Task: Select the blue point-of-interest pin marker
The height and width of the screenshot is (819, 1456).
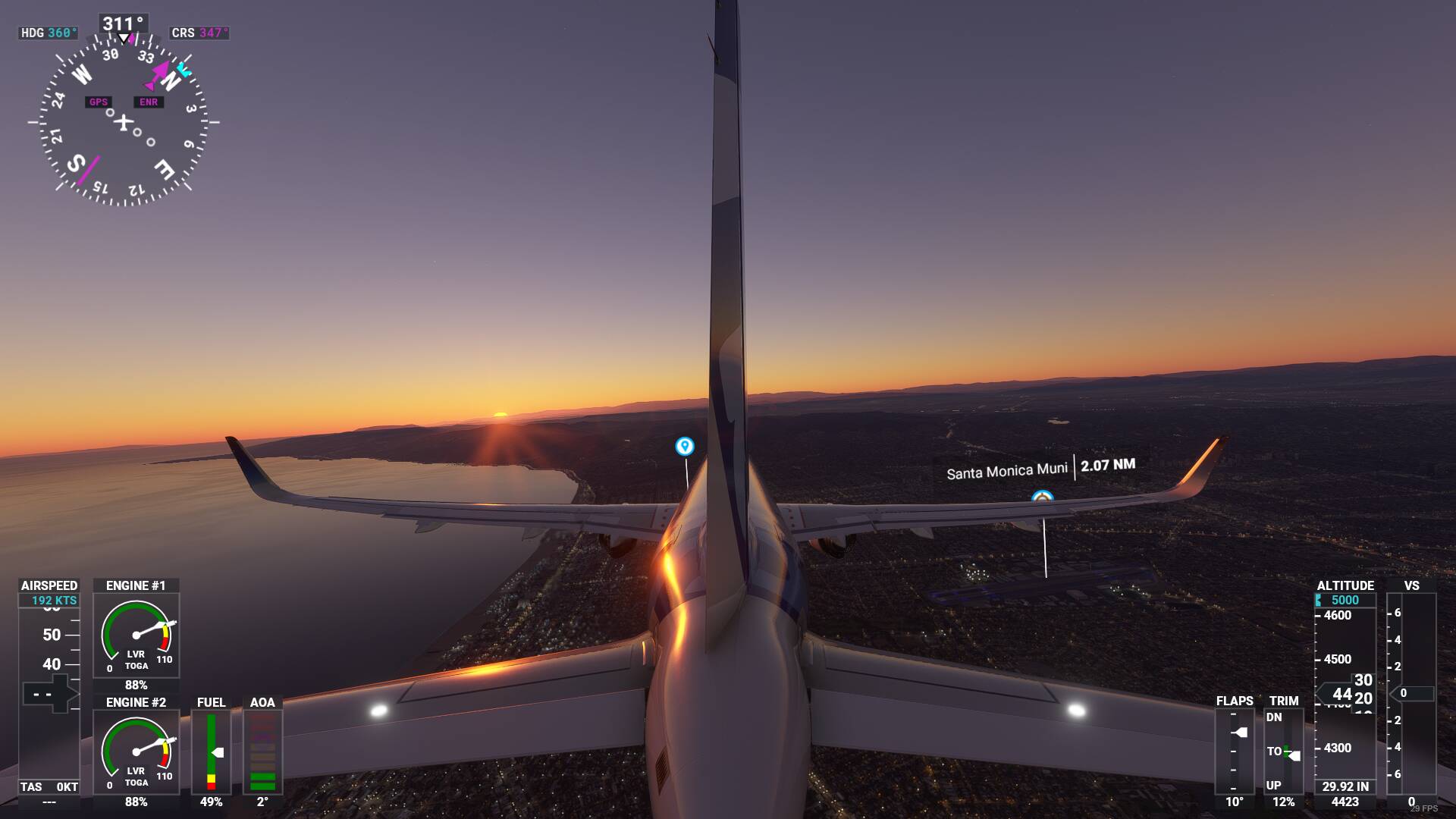Action: [x=684, y=446]
